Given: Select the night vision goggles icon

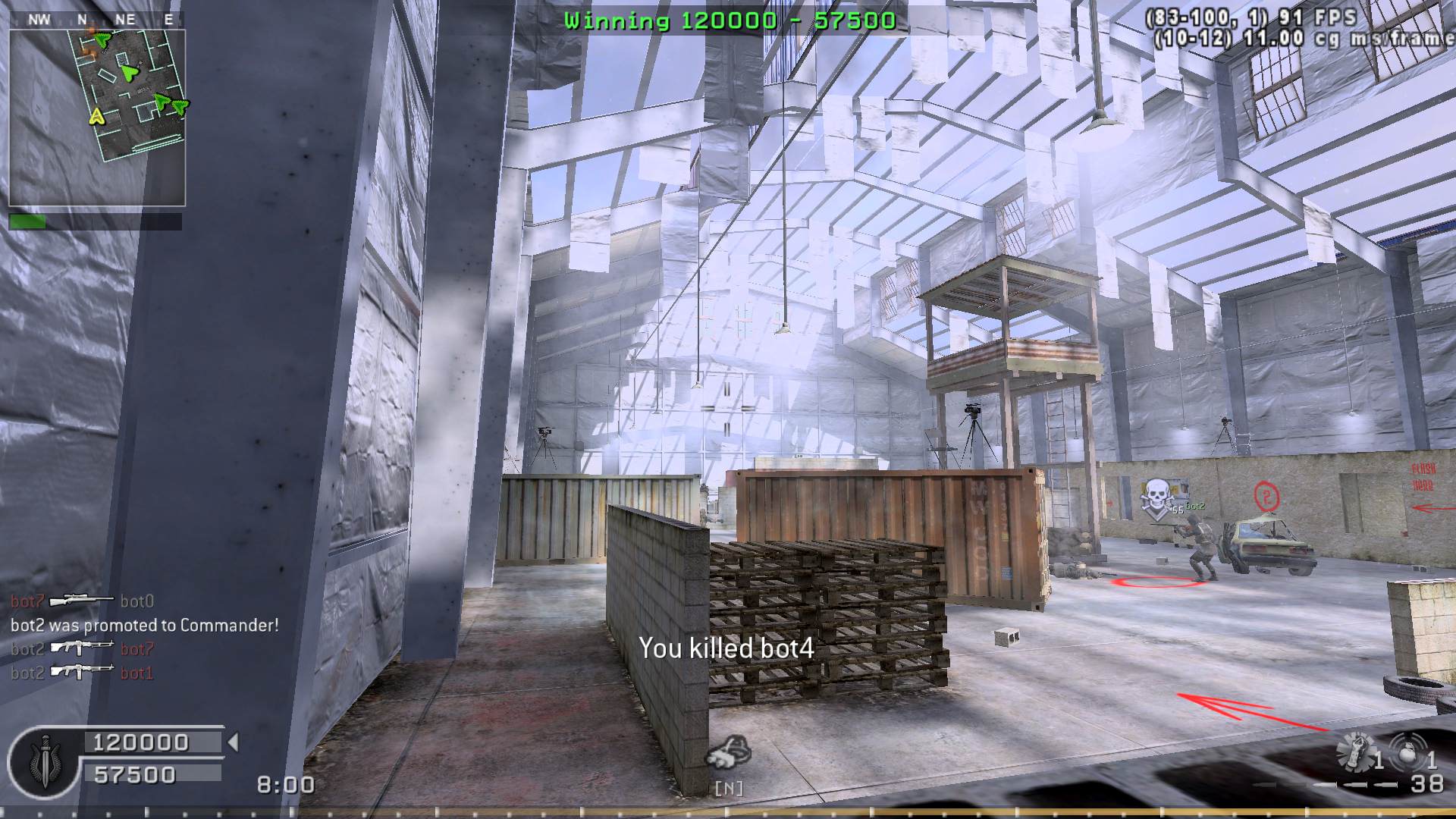Looking at the screenshot, I should [728, 752].
